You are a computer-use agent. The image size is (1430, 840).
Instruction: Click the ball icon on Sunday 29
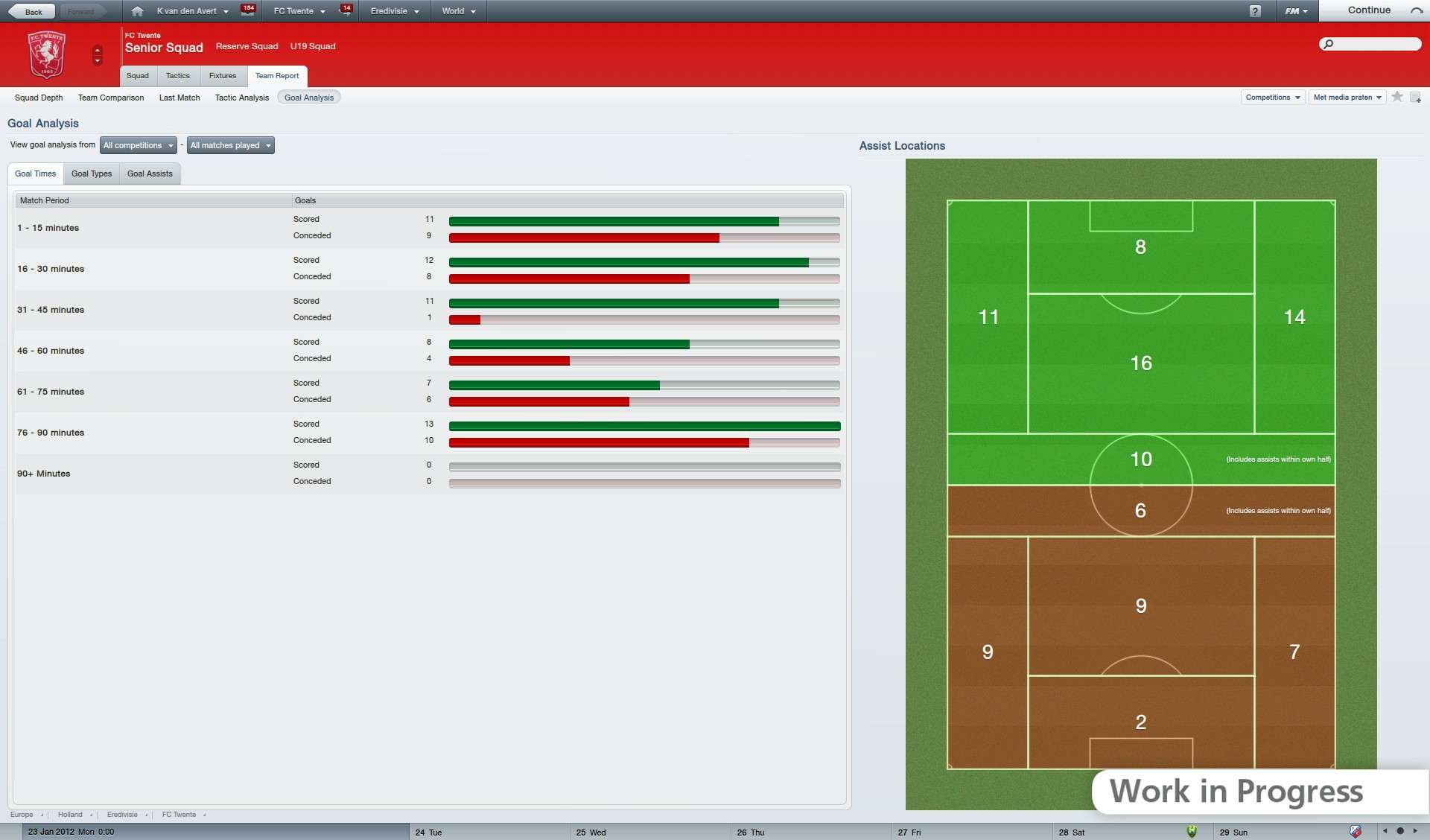1356,832
